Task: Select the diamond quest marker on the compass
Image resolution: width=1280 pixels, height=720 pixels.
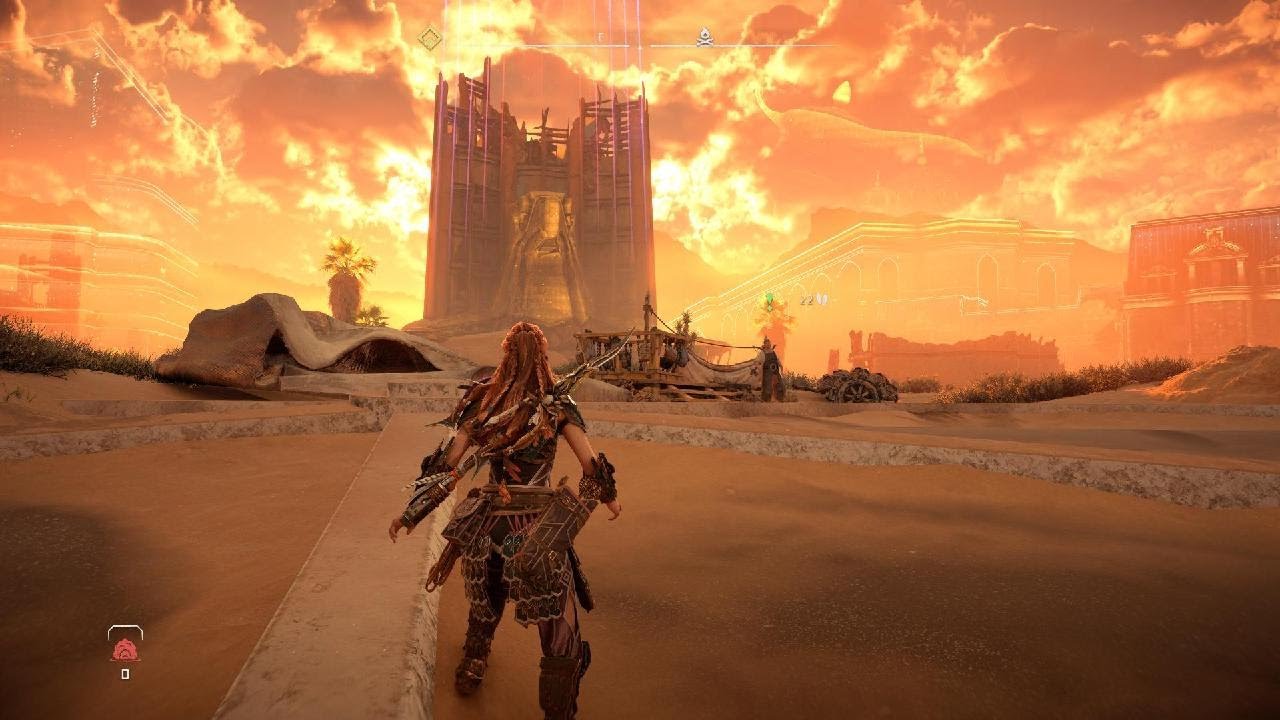Action: point(429,39)
